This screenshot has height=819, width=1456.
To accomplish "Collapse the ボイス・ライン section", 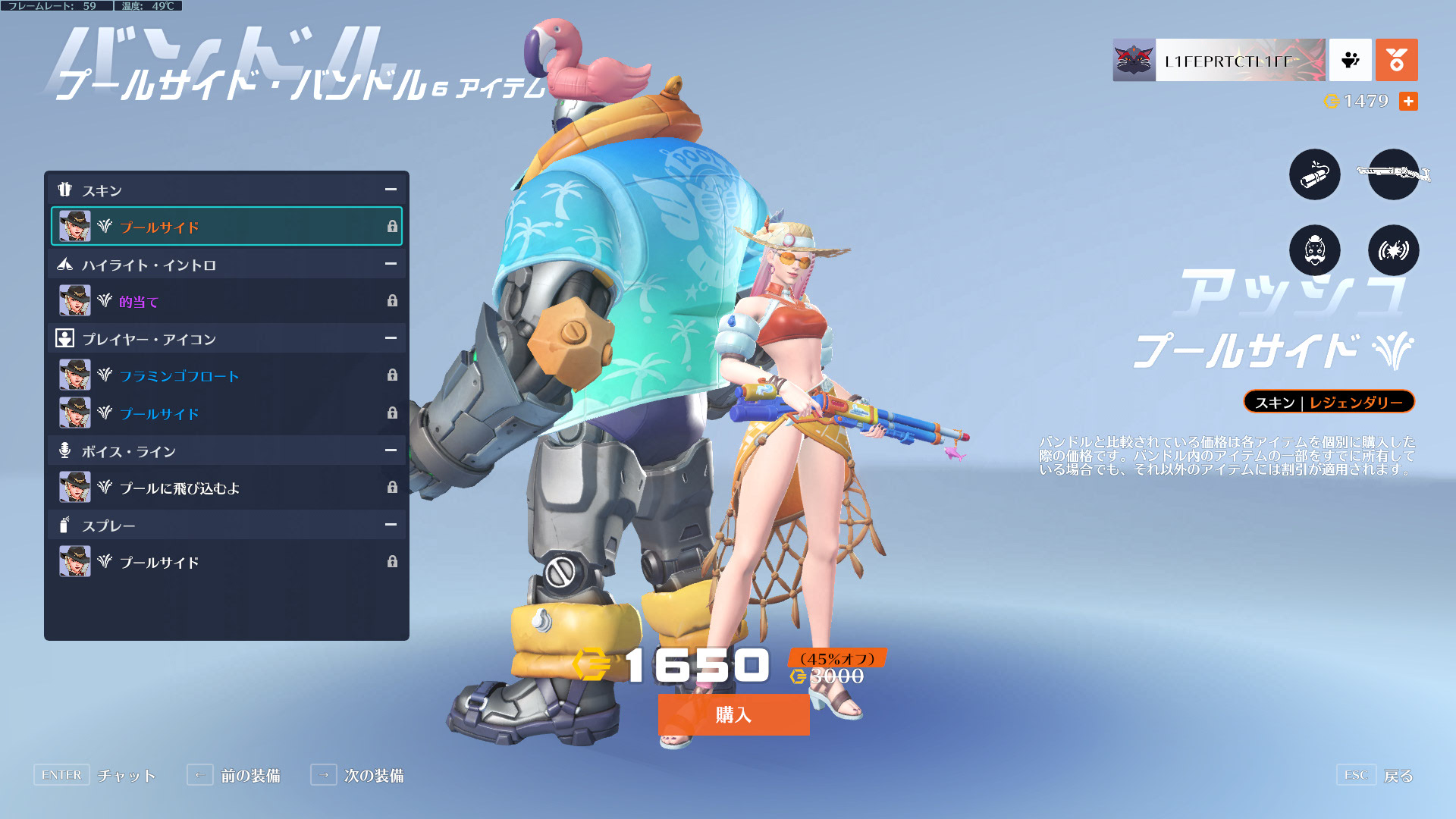I will click(391, 450).
